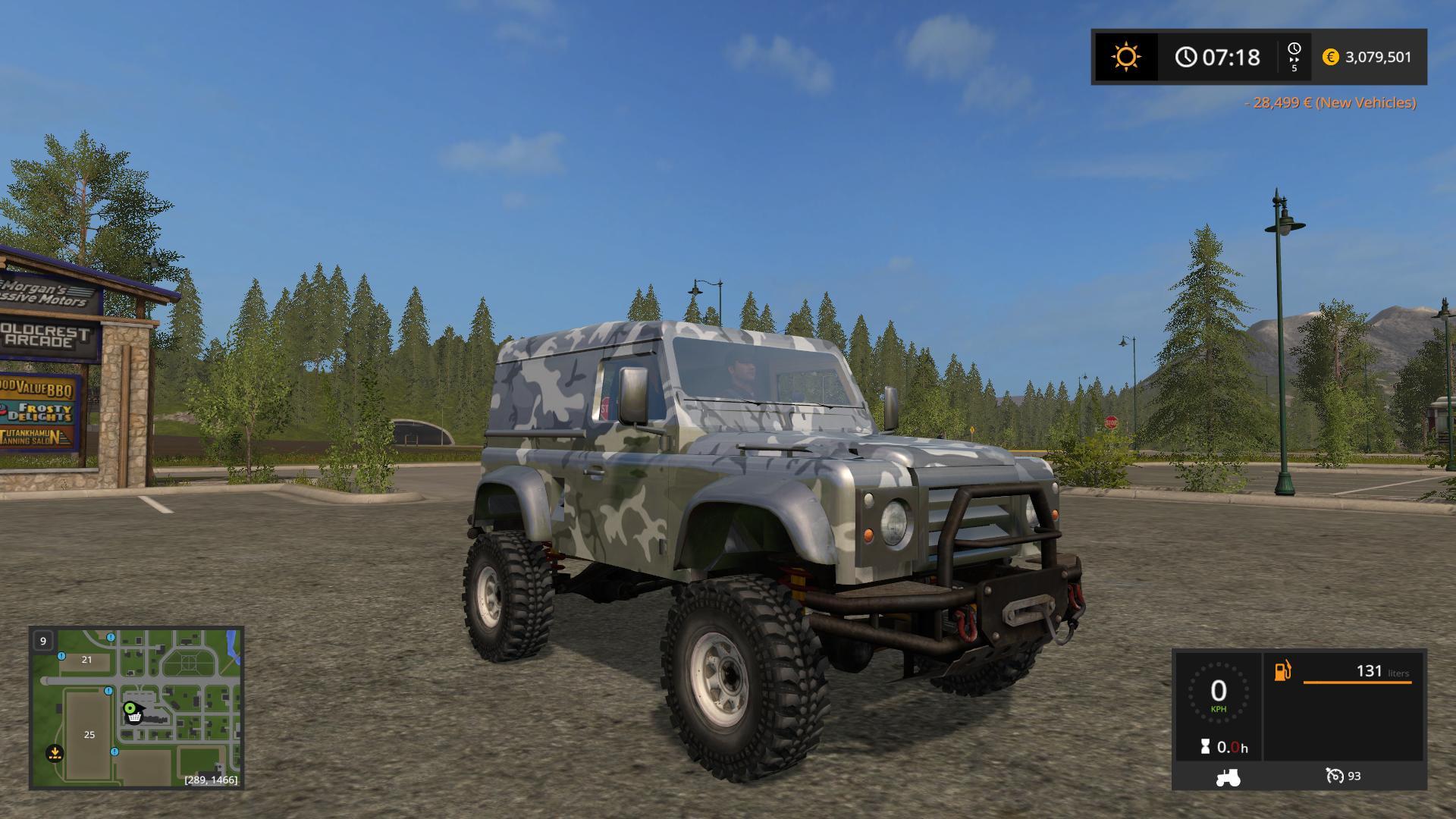Screen dimensions: 1456x819
Task: Click the fuel pump icon
Action: click(x=1282, y=669)
